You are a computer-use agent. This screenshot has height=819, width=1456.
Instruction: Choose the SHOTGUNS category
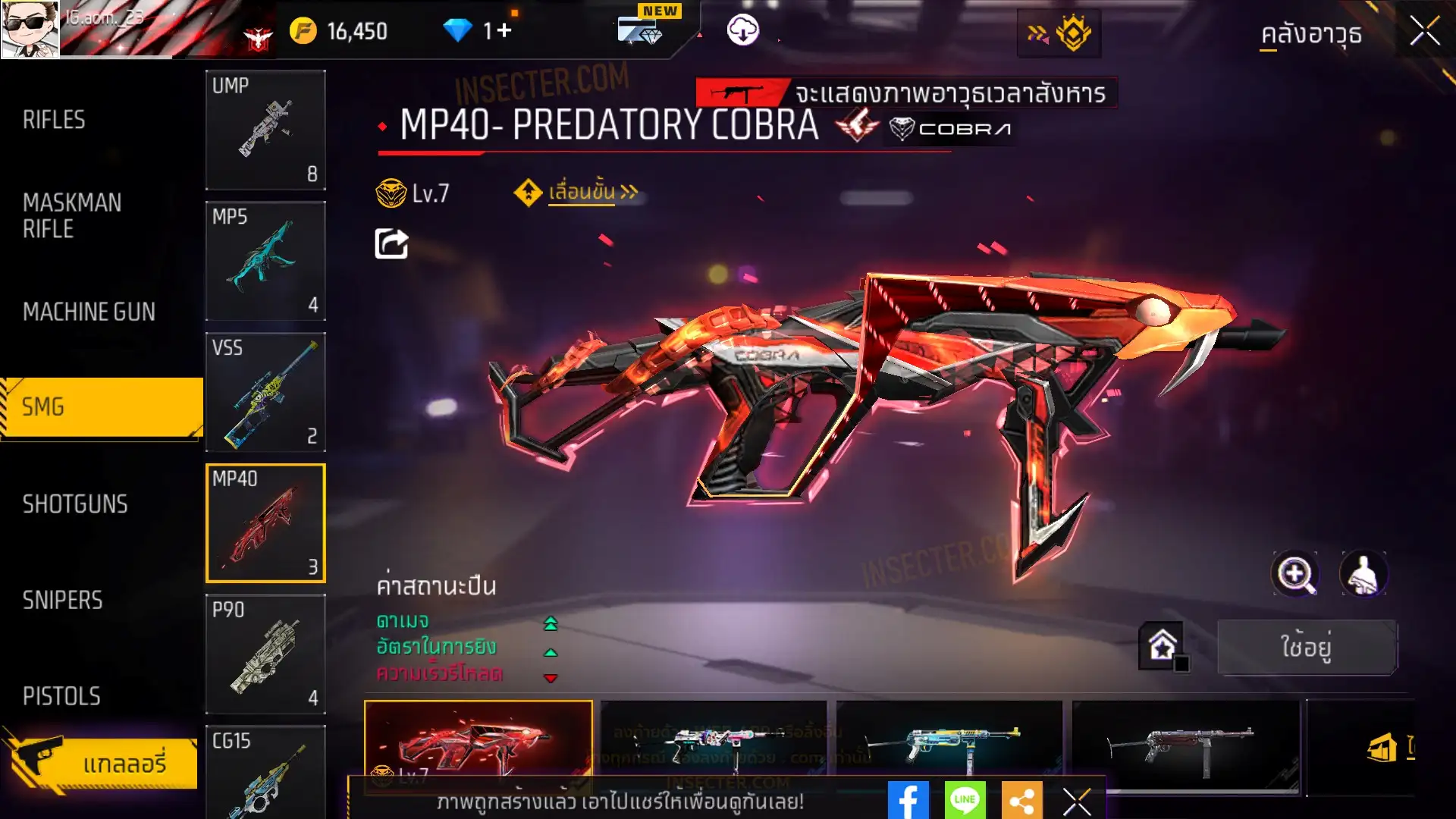coord(75,504)
